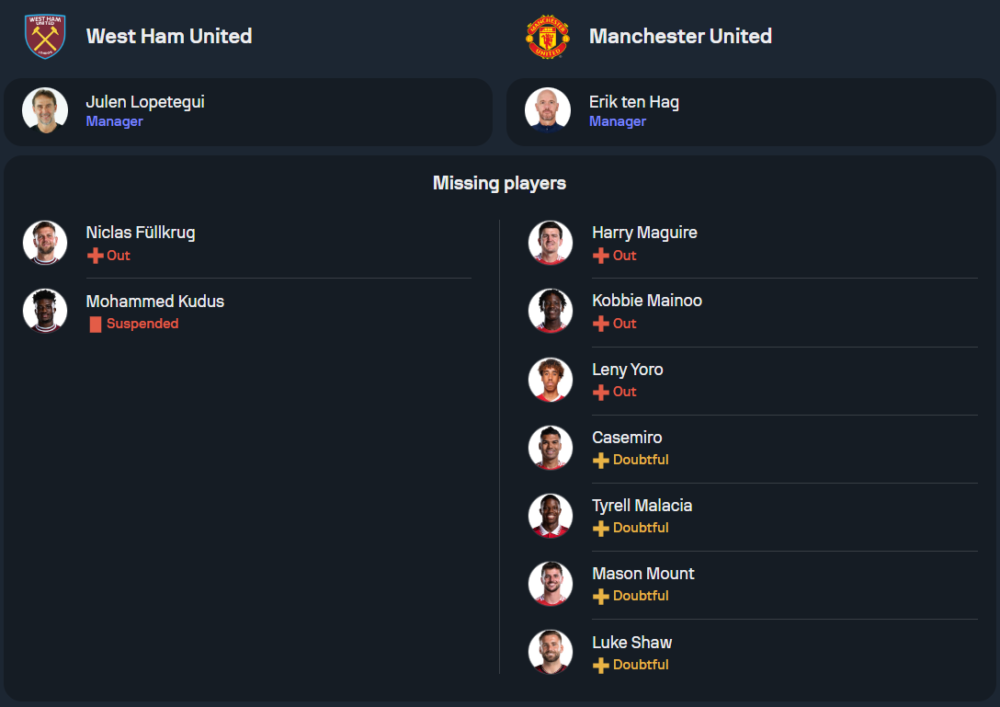Open the Manchester United team page
Viewport: 1000px width, 707px height.
pyautogui.click(x=680, y=36)
